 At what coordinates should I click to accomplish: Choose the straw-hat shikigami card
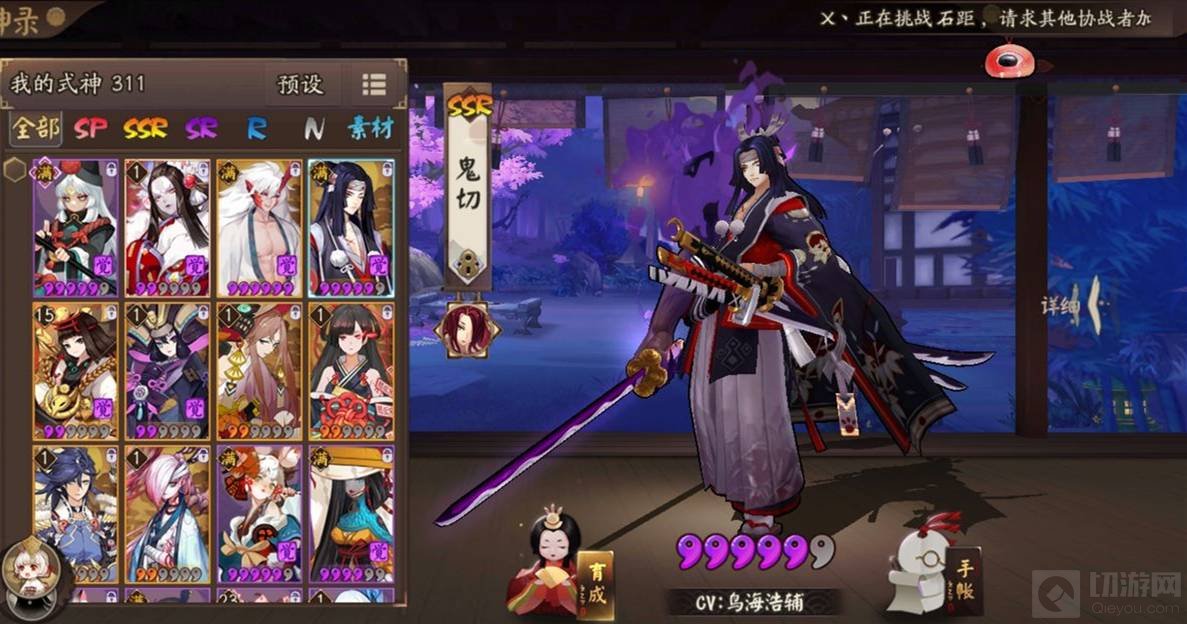pos(351,514)
